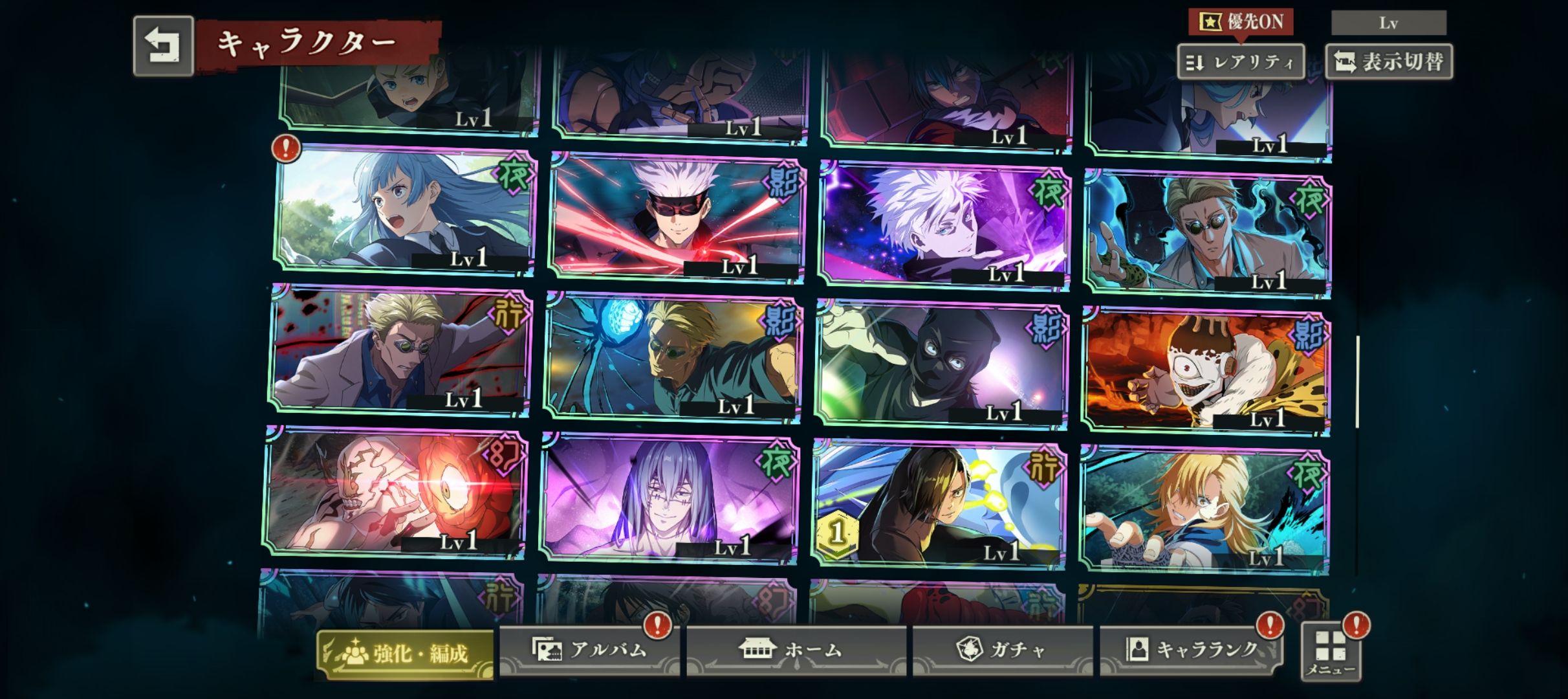This screenshot has height=699, width=1568.
Task: Pick the Mahito card with purple background
Action: click(670, 497)
